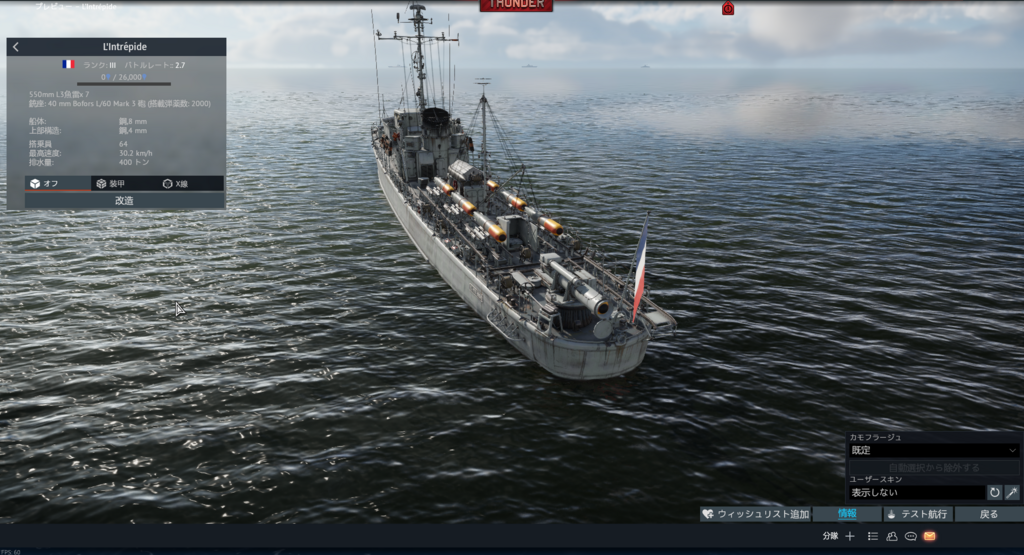Create a squad with the plus icon

[x=850, y=536]
